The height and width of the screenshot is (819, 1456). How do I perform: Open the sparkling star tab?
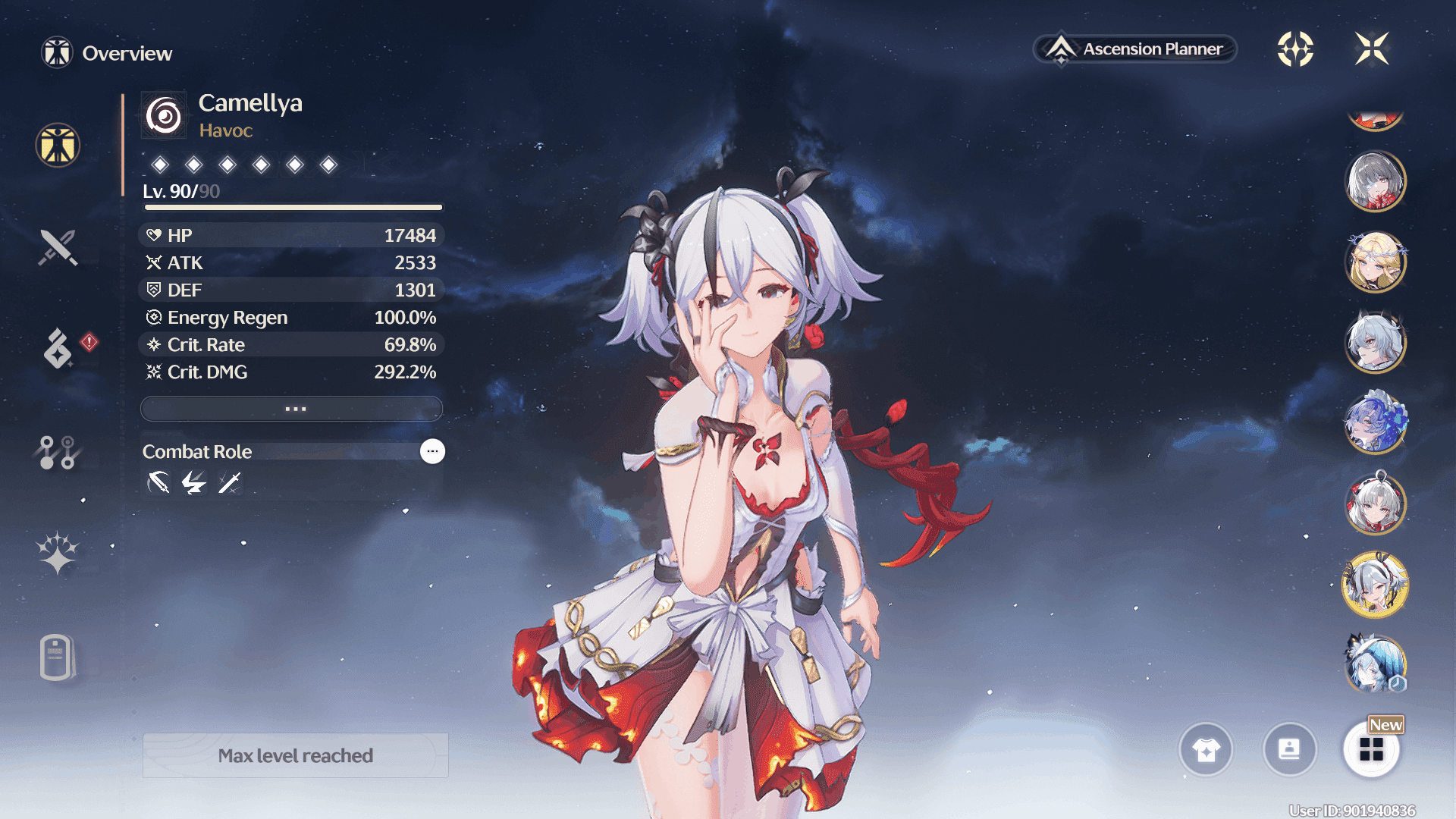[x=58, y=552]
